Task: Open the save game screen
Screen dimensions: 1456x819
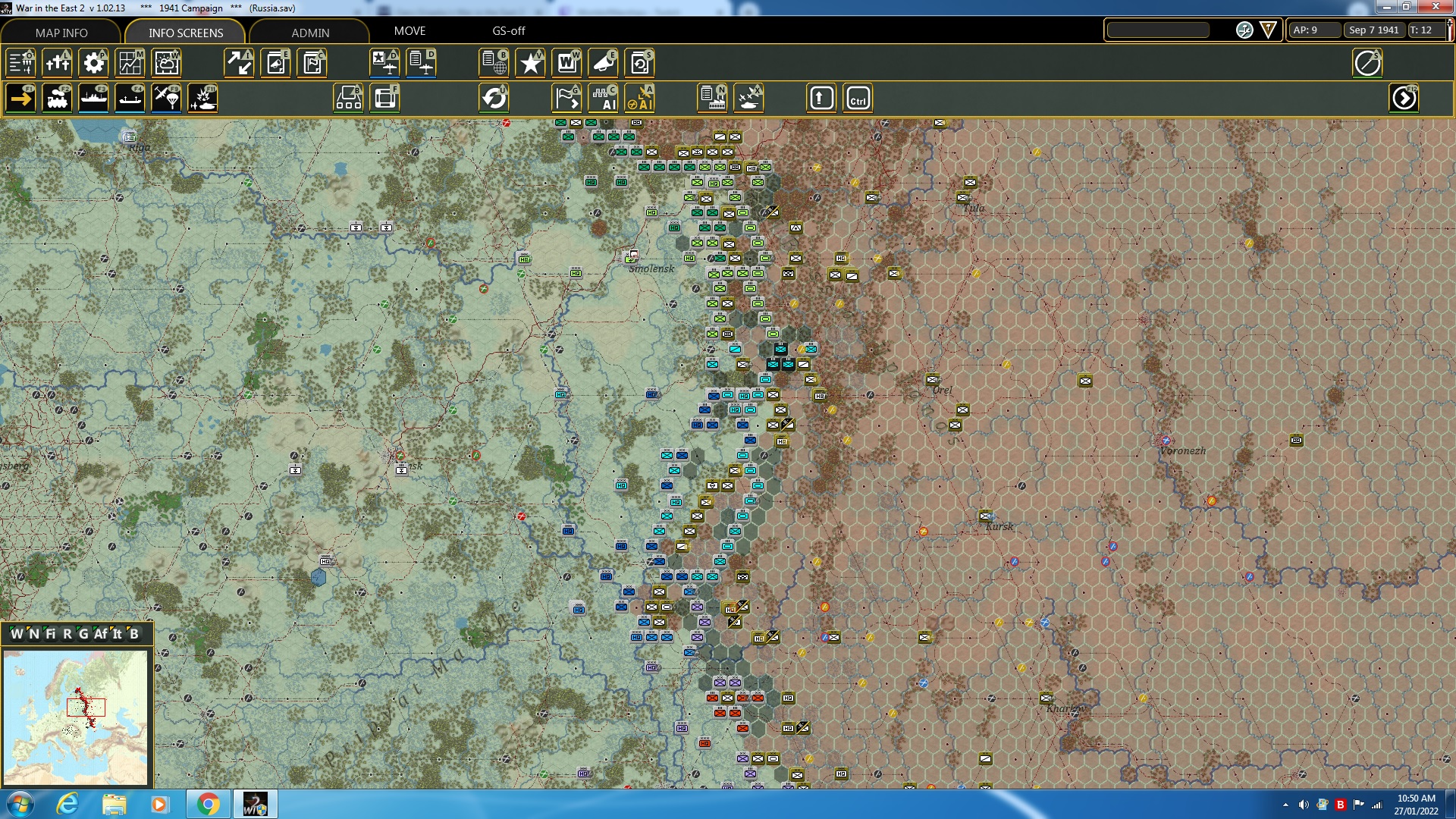Action: tap(639, 63)
